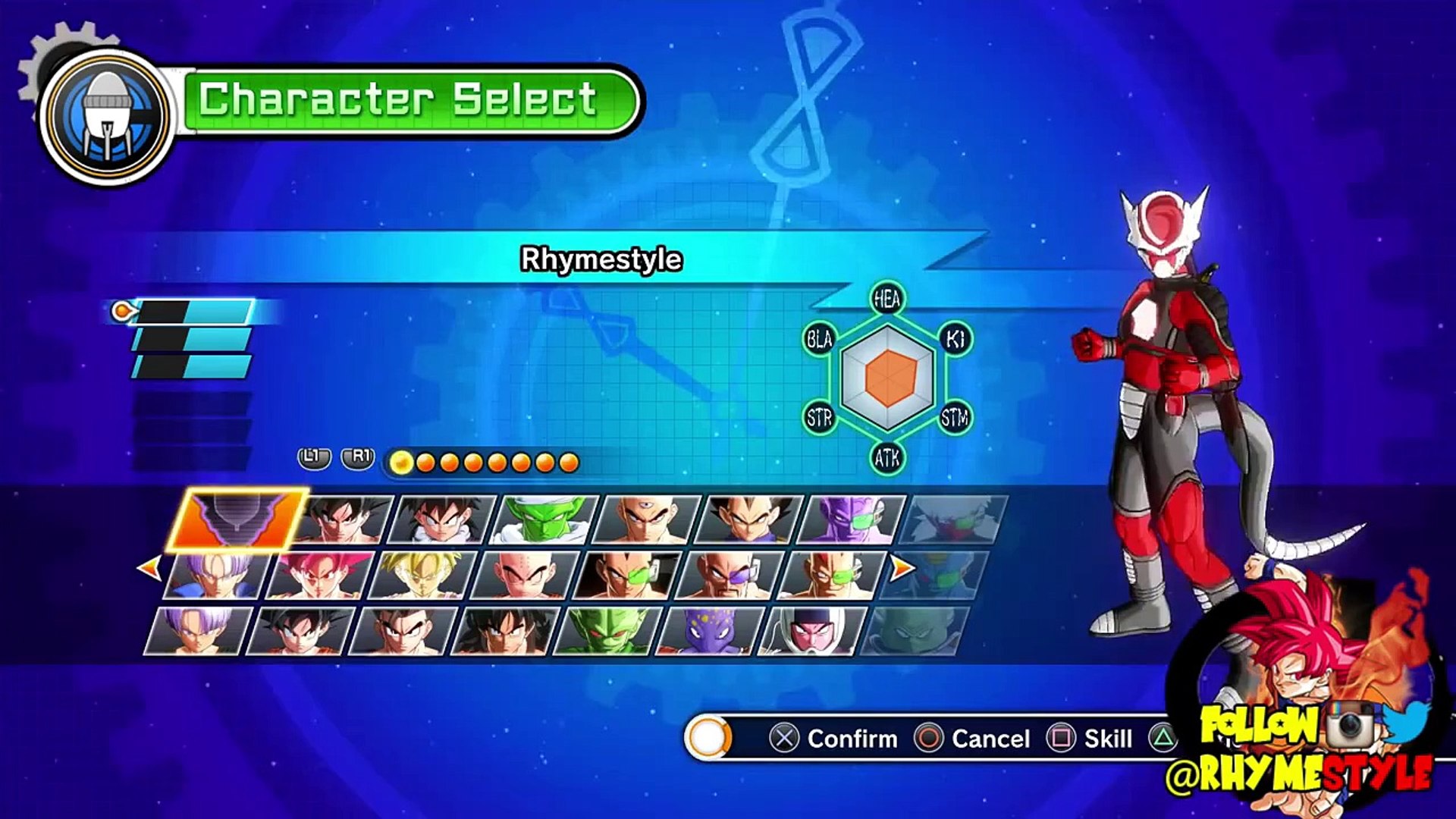Image resolution: width=1456 pixels, height=819 pixels.
Task: Choose the green Saibaman tile
Action: point(607,631)
